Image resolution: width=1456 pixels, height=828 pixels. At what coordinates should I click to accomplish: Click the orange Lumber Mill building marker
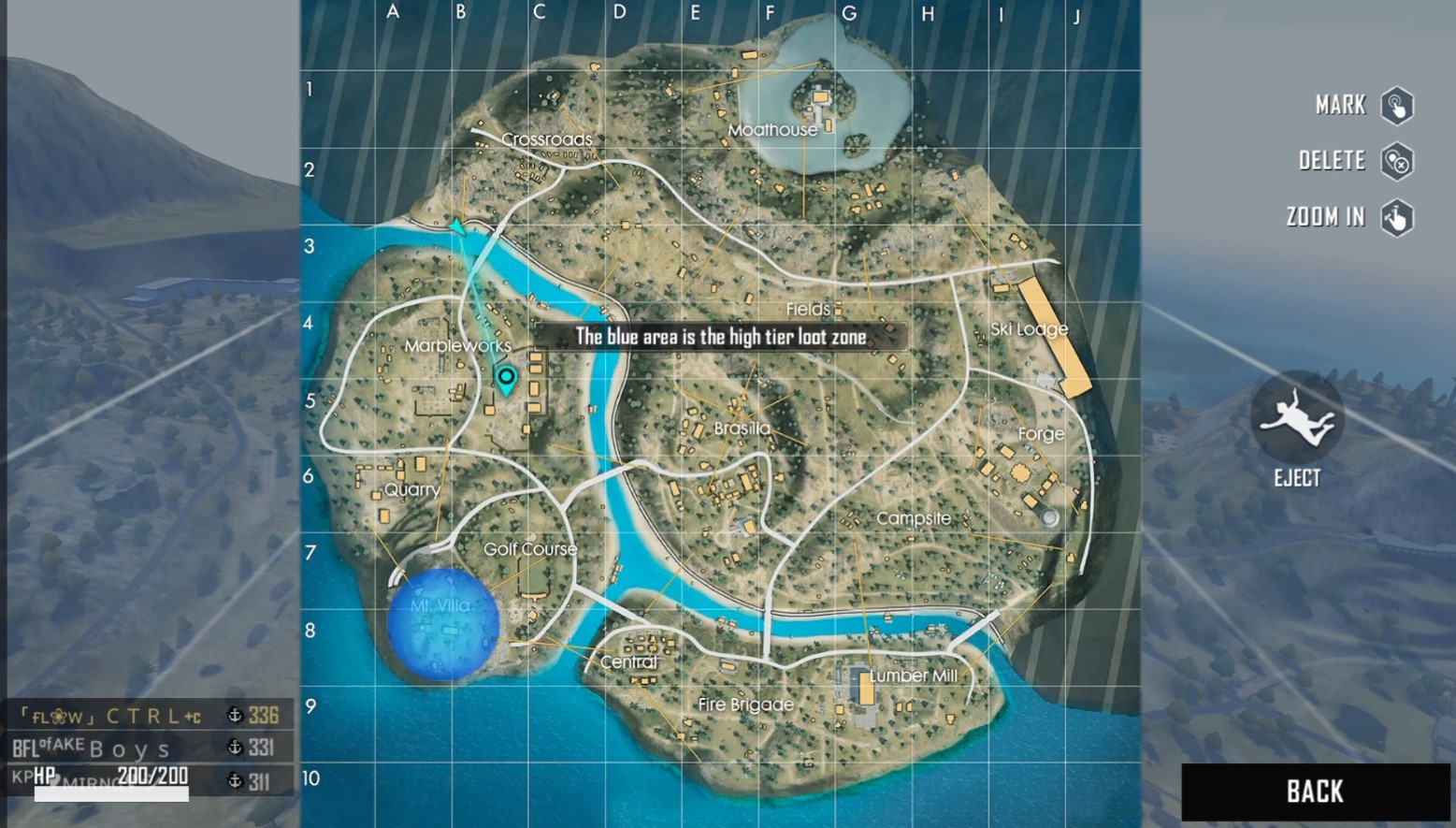(x=866, y=690)
